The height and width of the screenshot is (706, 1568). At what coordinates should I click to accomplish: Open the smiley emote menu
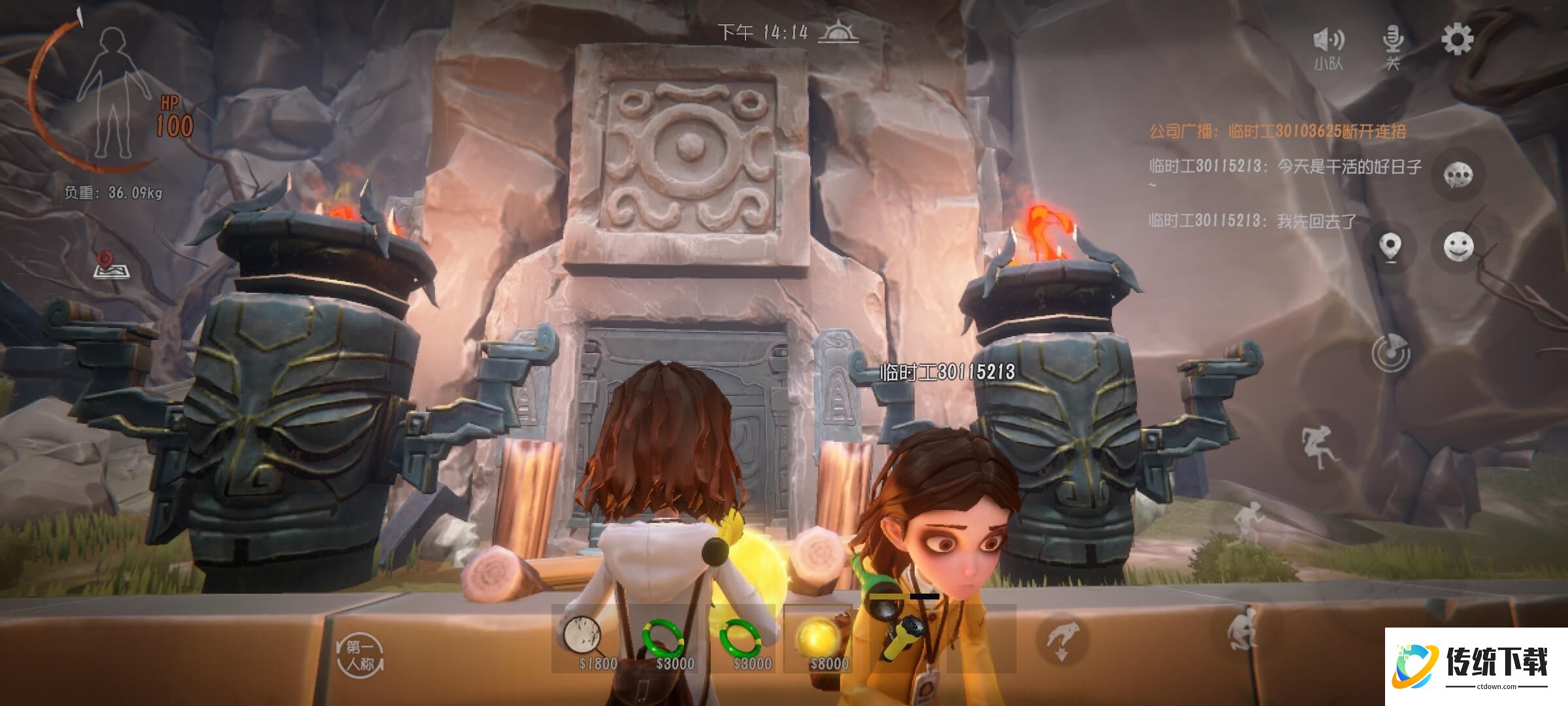(1458, 246)
